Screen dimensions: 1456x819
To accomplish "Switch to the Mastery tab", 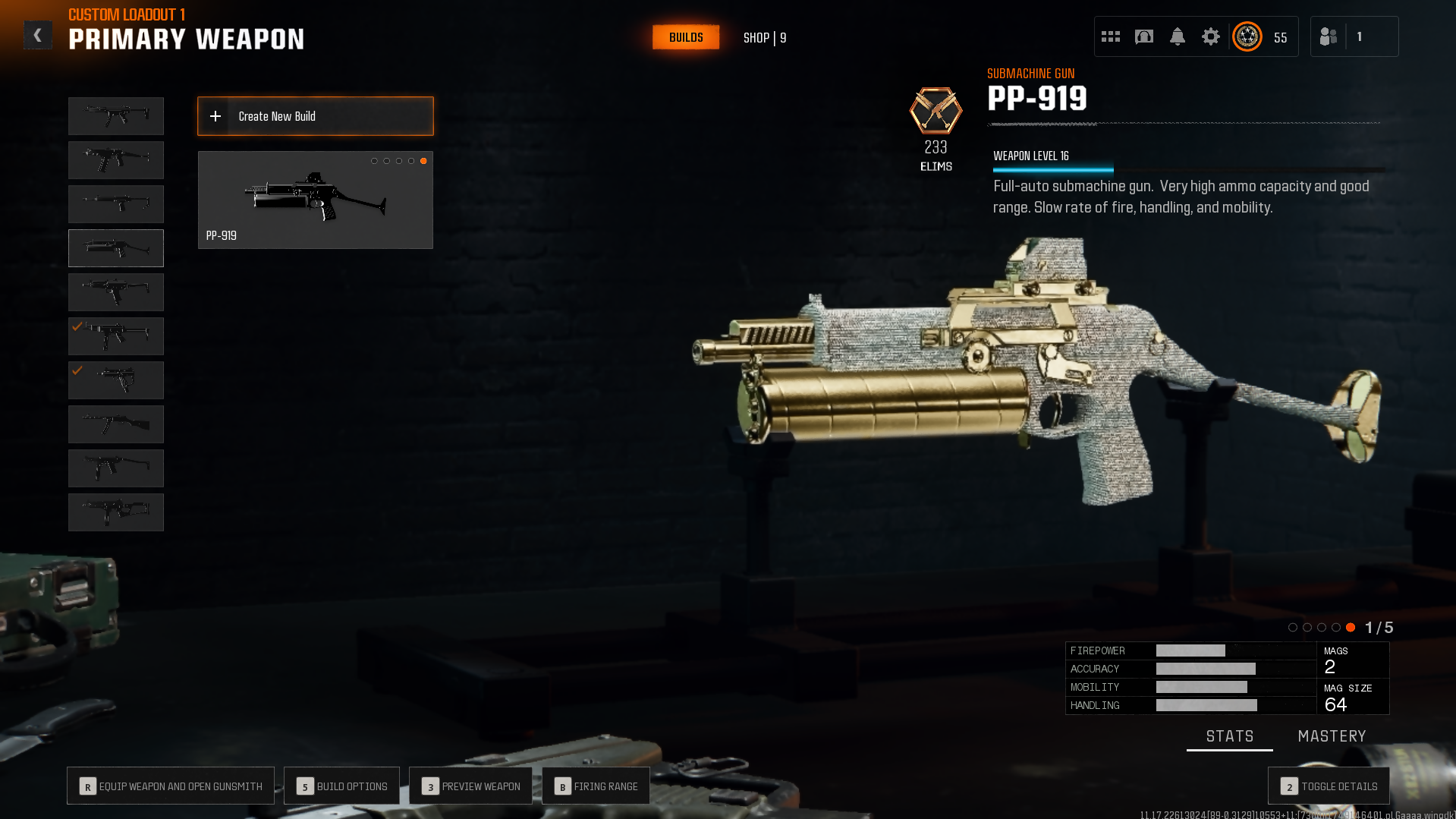I will 1332,736.
